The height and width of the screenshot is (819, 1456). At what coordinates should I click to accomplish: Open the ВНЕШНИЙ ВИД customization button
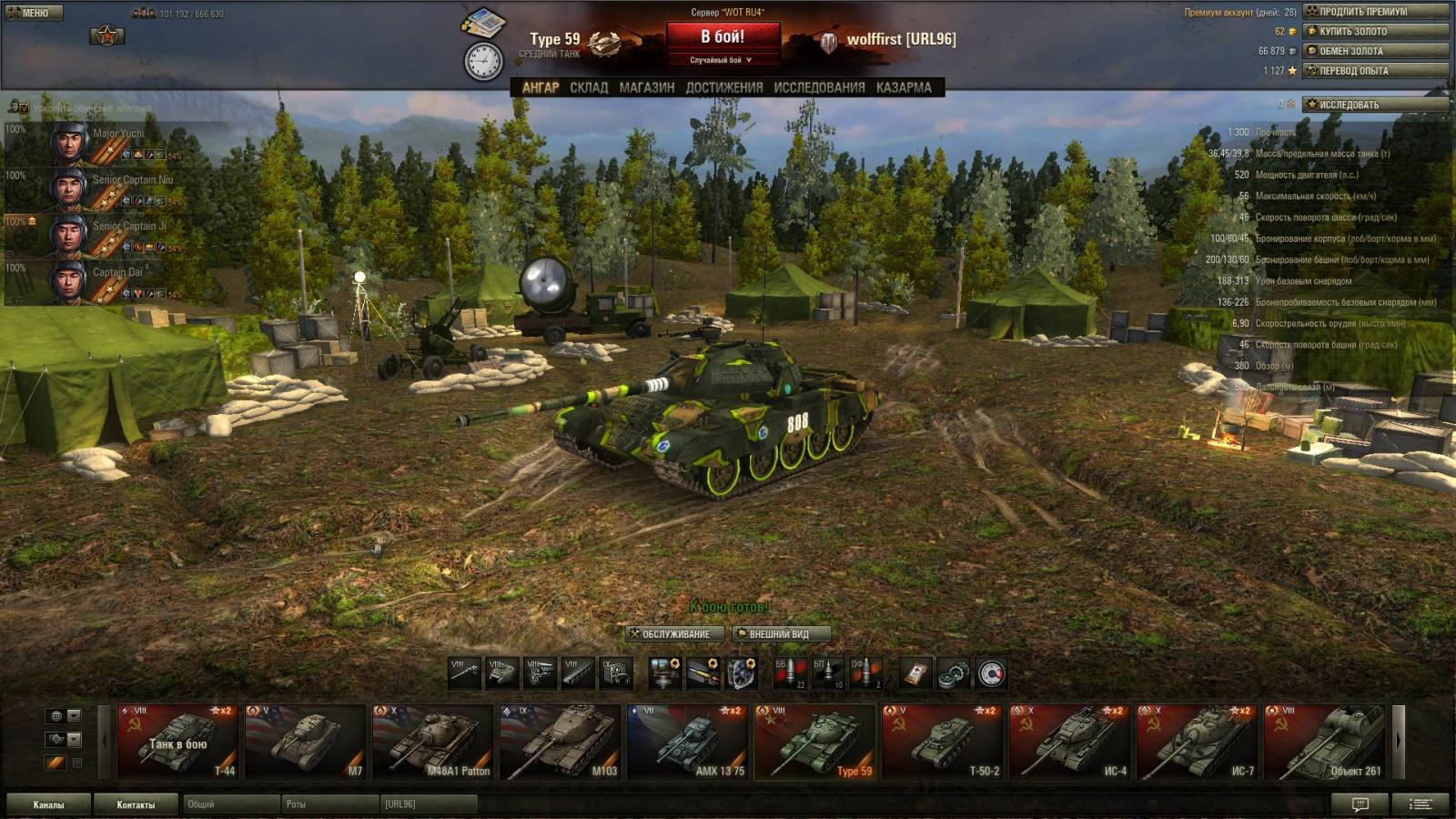click(x=782, y=634)
